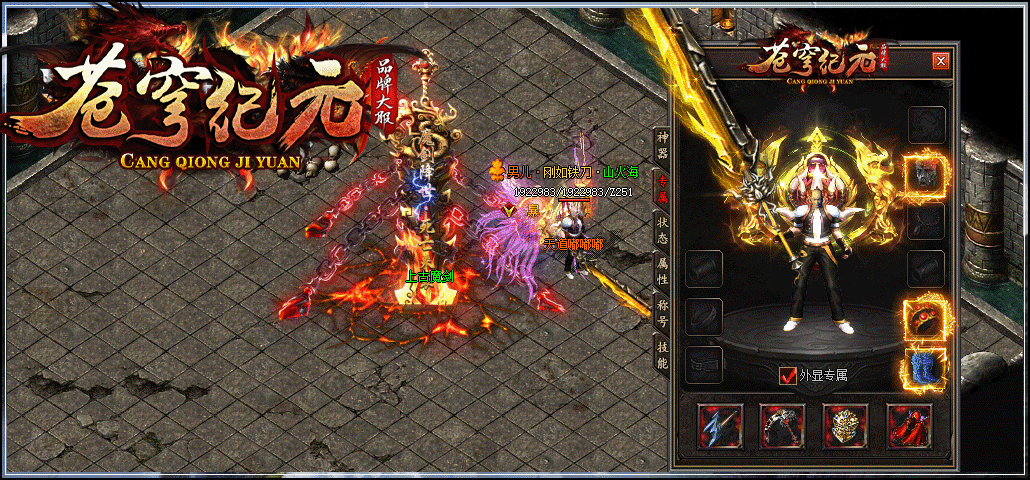The image size is (1030, 480).
Task: Click the glowing blue boots equipment slot
Action: tap(925, 367)
